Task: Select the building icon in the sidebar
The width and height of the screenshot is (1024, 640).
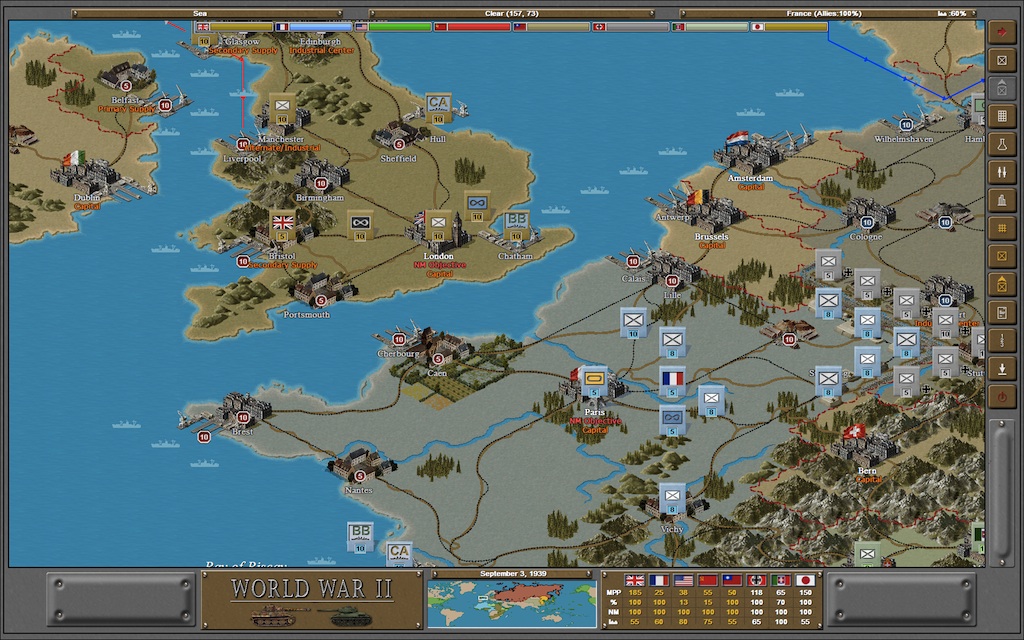Action: click(1001, 200)
